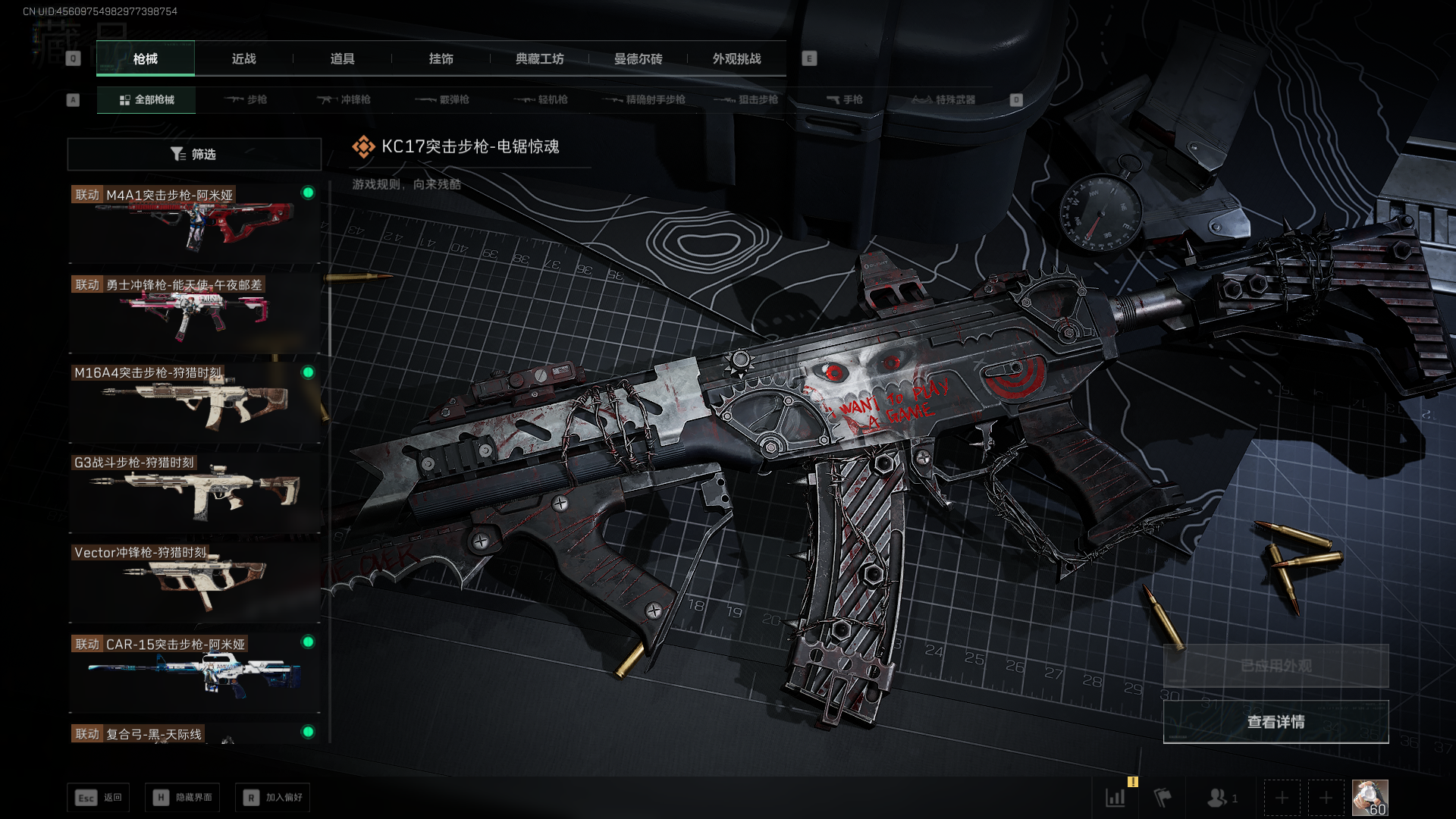This screenshot has width=1456, height=819.
Task: Select the G3战斗步枪-狩猎时刻 skin
Action: coord(194,492)
